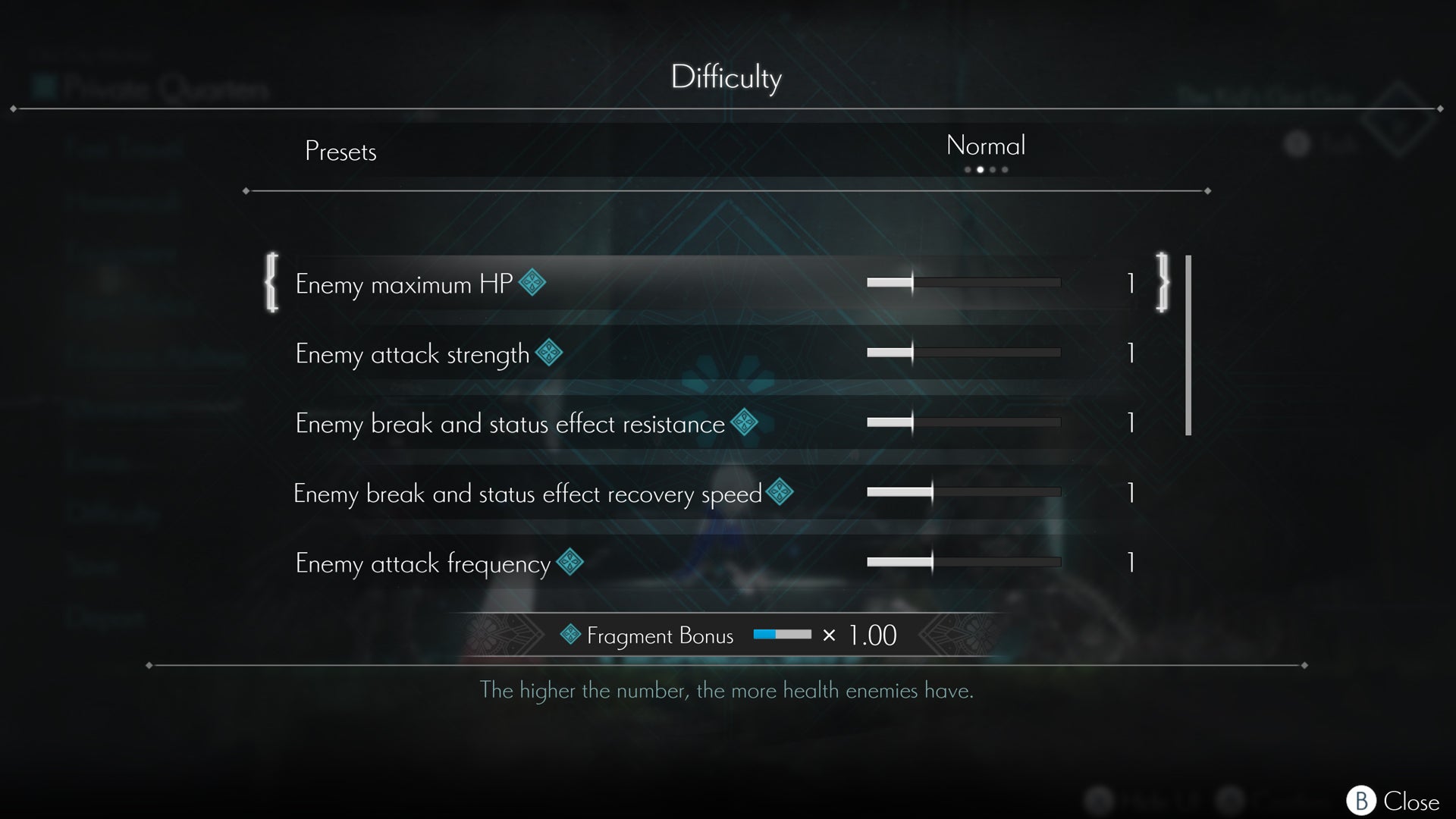The height and width of the screenshot is (819, 1456).
Task: Open the Normal difficulty preset selector
Action: [986, 146]
